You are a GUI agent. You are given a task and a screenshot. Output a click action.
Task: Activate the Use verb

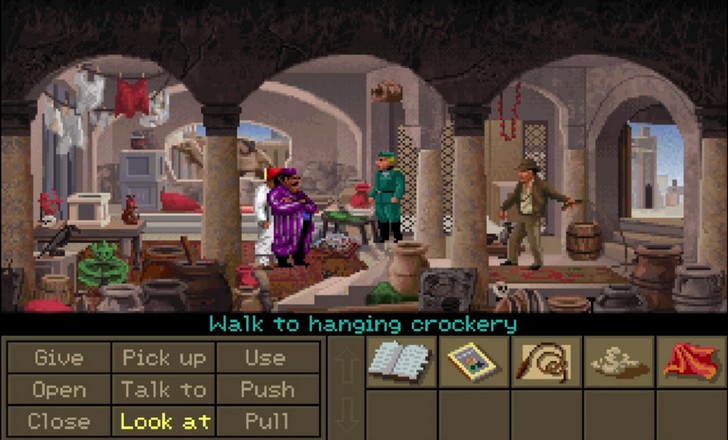point(267,357)
